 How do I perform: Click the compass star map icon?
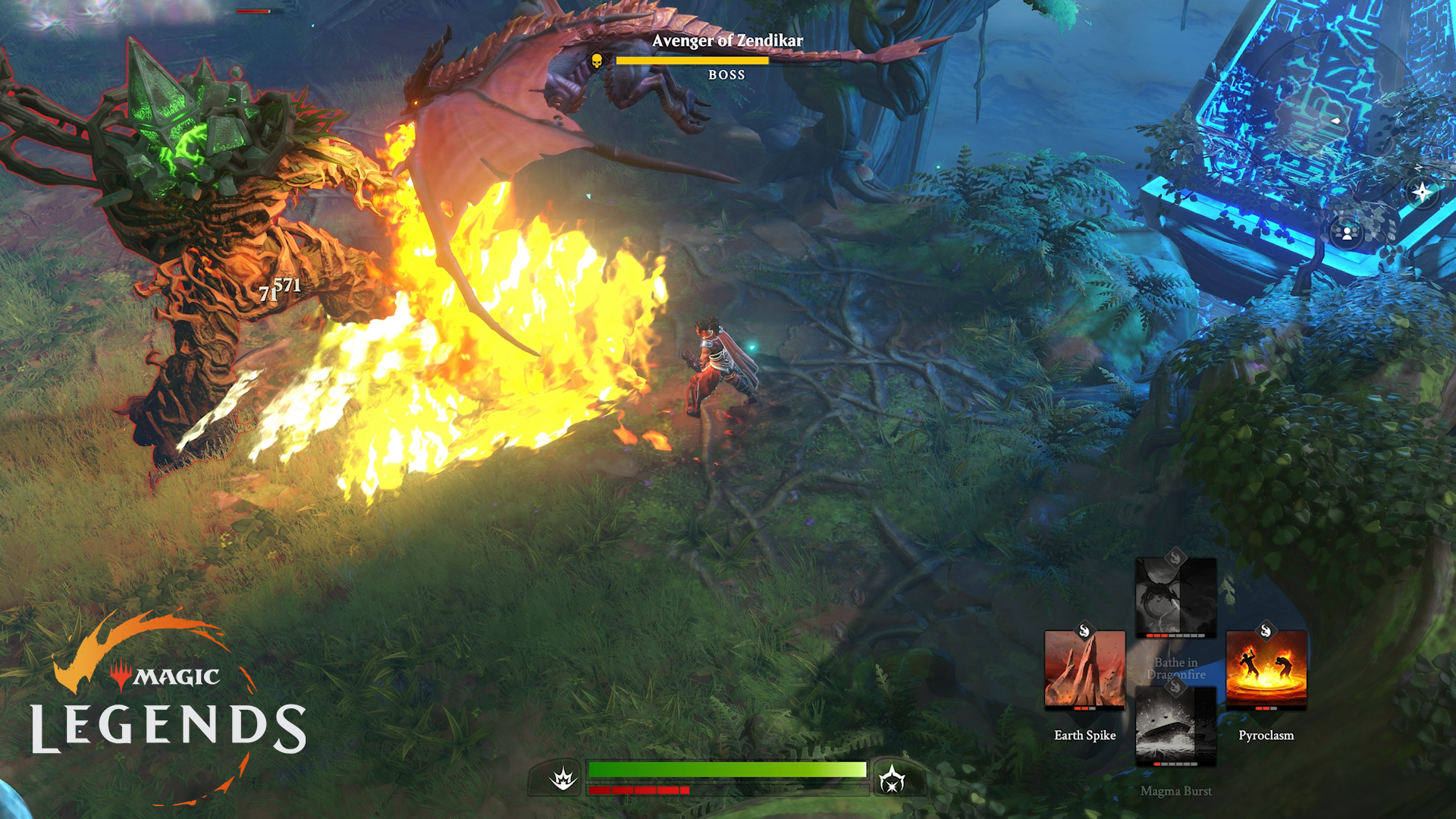tap(1422, 192)
